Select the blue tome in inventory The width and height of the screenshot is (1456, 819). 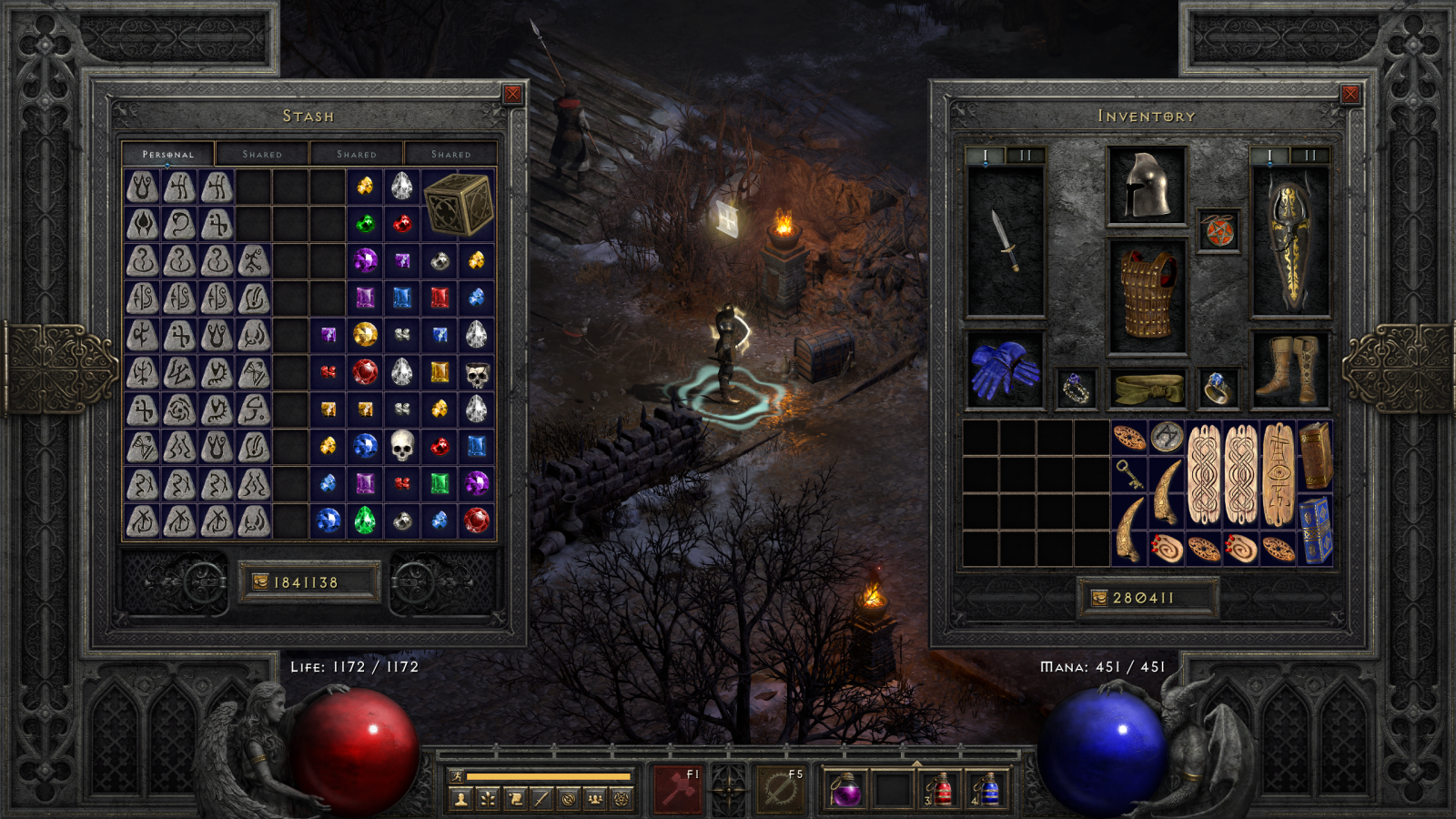tap(1315, 529)
